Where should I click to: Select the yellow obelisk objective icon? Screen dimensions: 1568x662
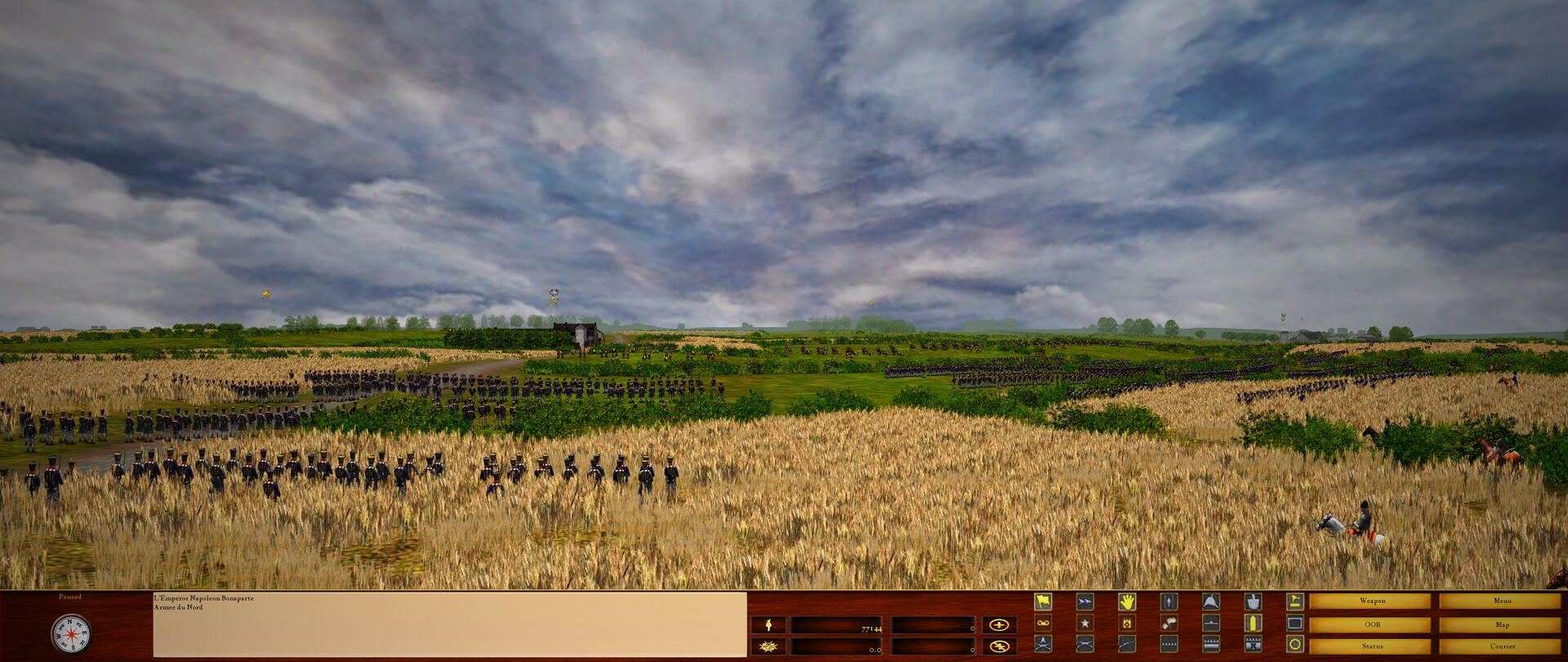[1252, 623]
